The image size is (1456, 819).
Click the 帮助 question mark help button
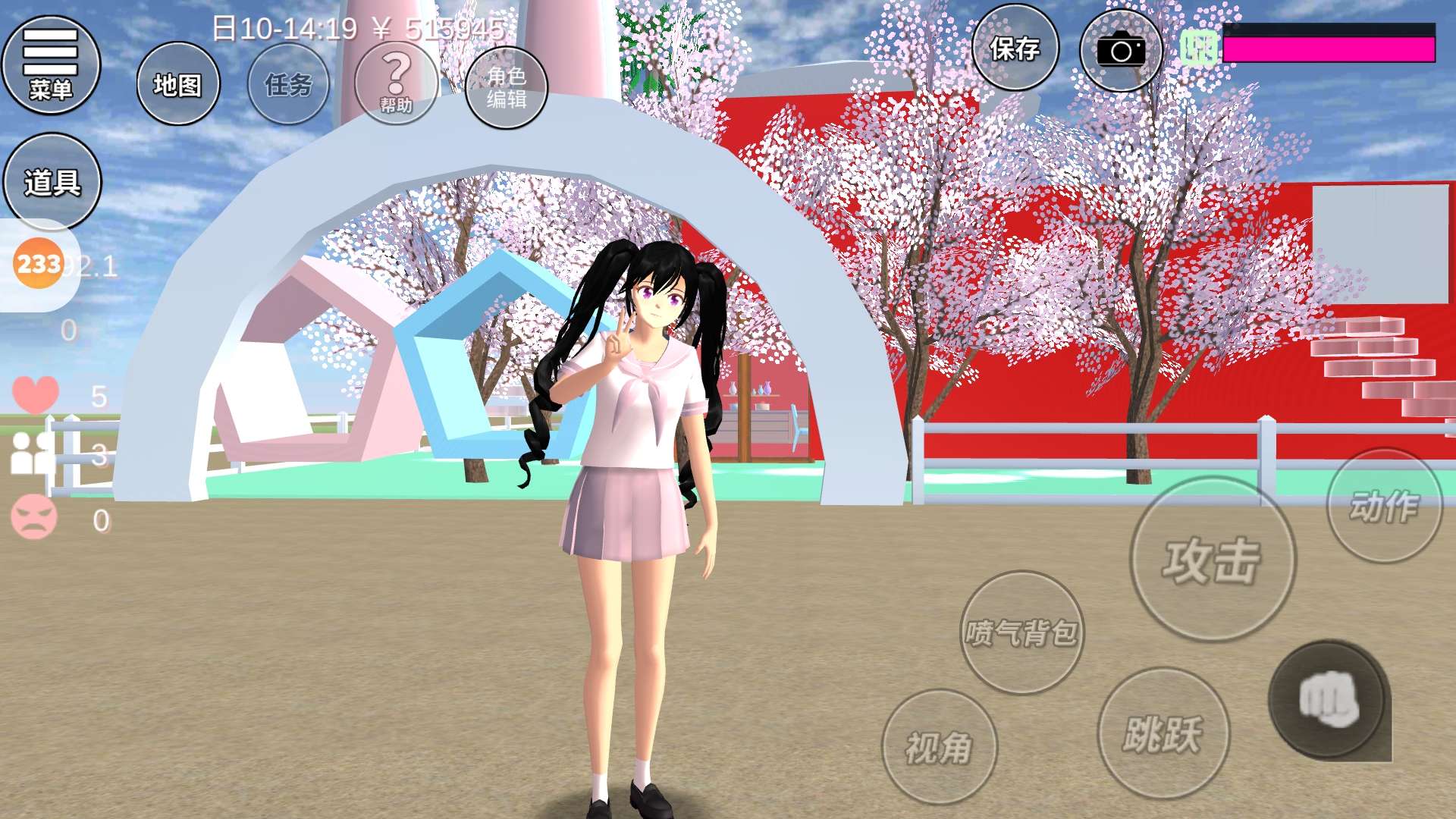pyautogui.click(x=396, y=83)
